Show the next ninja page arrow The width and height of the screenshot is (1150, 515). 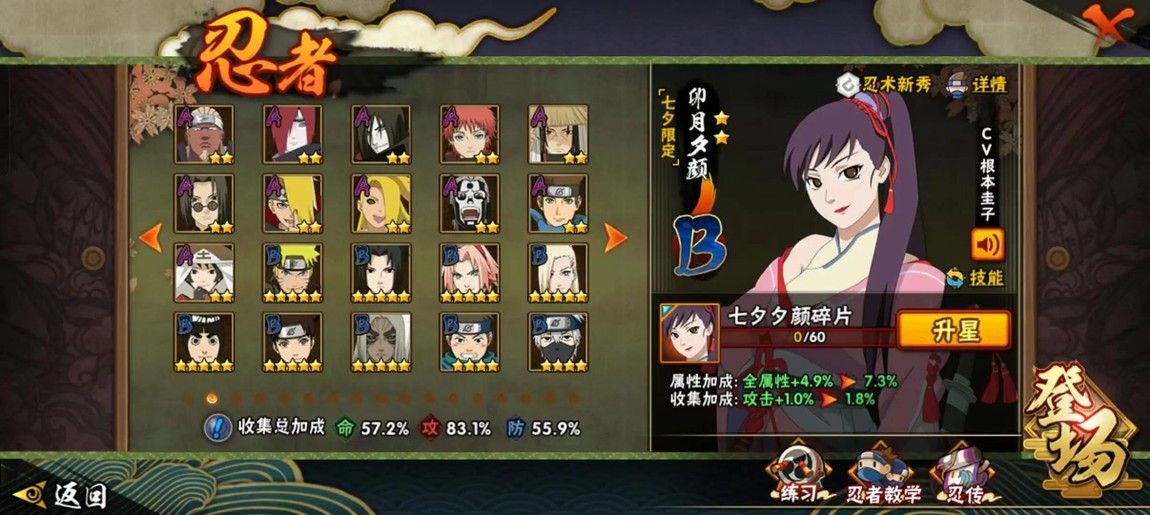pos(615,237)
